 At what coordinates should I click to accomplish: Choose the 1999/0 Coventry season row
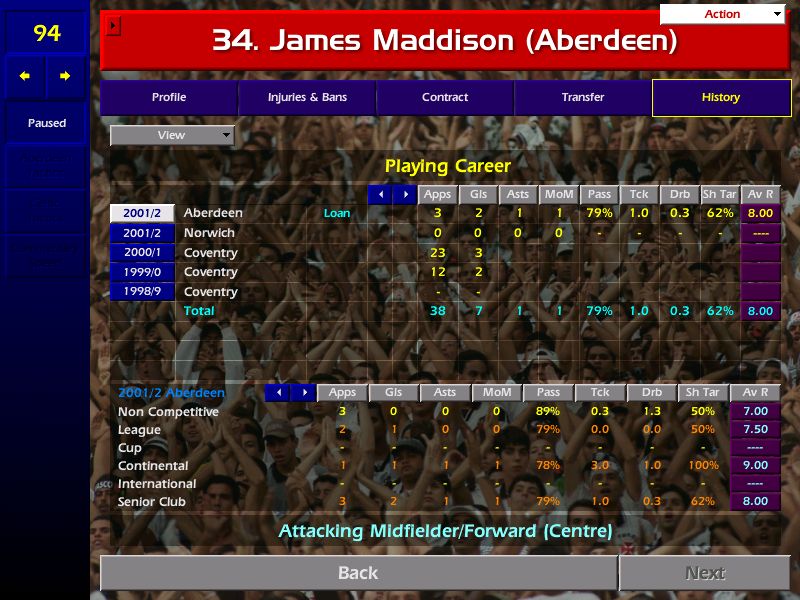click(x=142, y=272)
